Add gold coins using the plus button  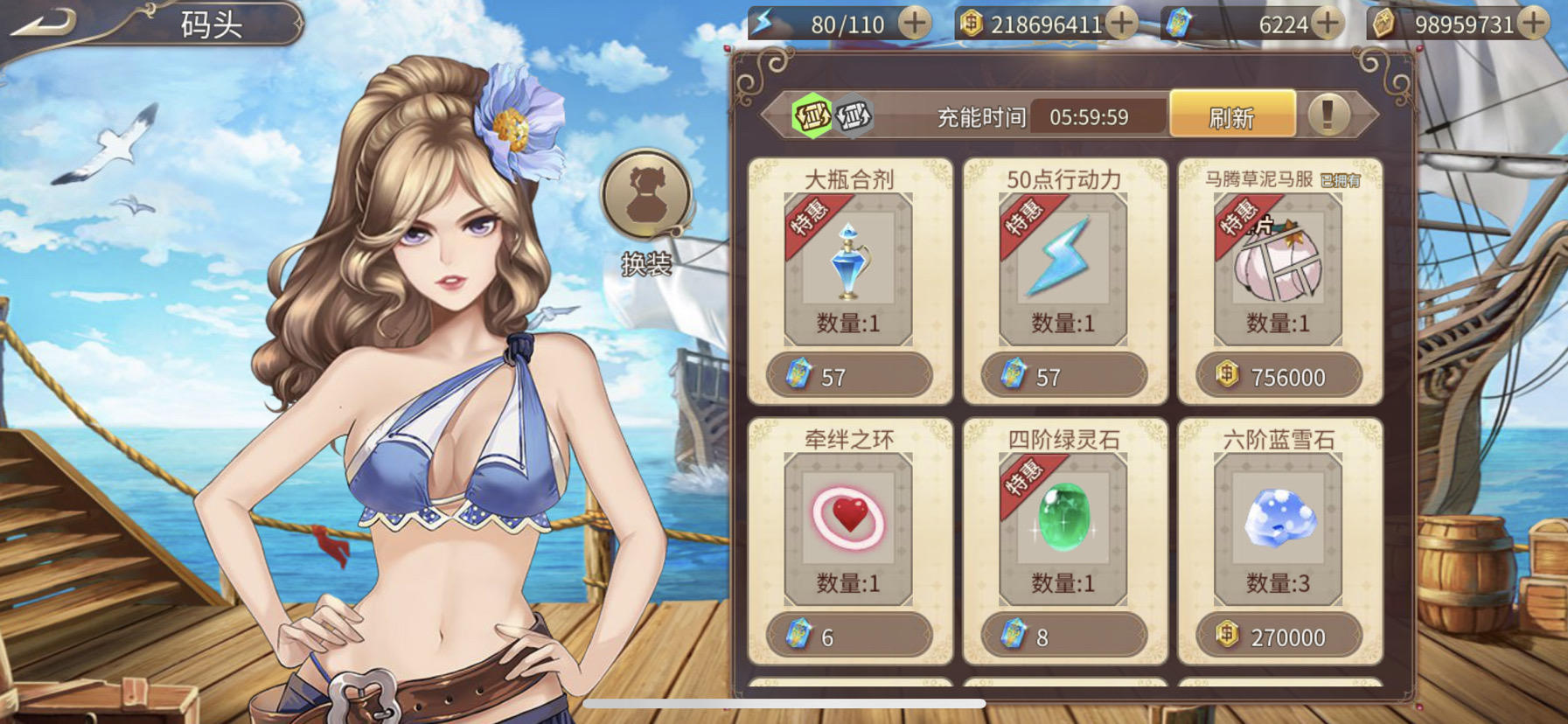[x=1122, y=24]
